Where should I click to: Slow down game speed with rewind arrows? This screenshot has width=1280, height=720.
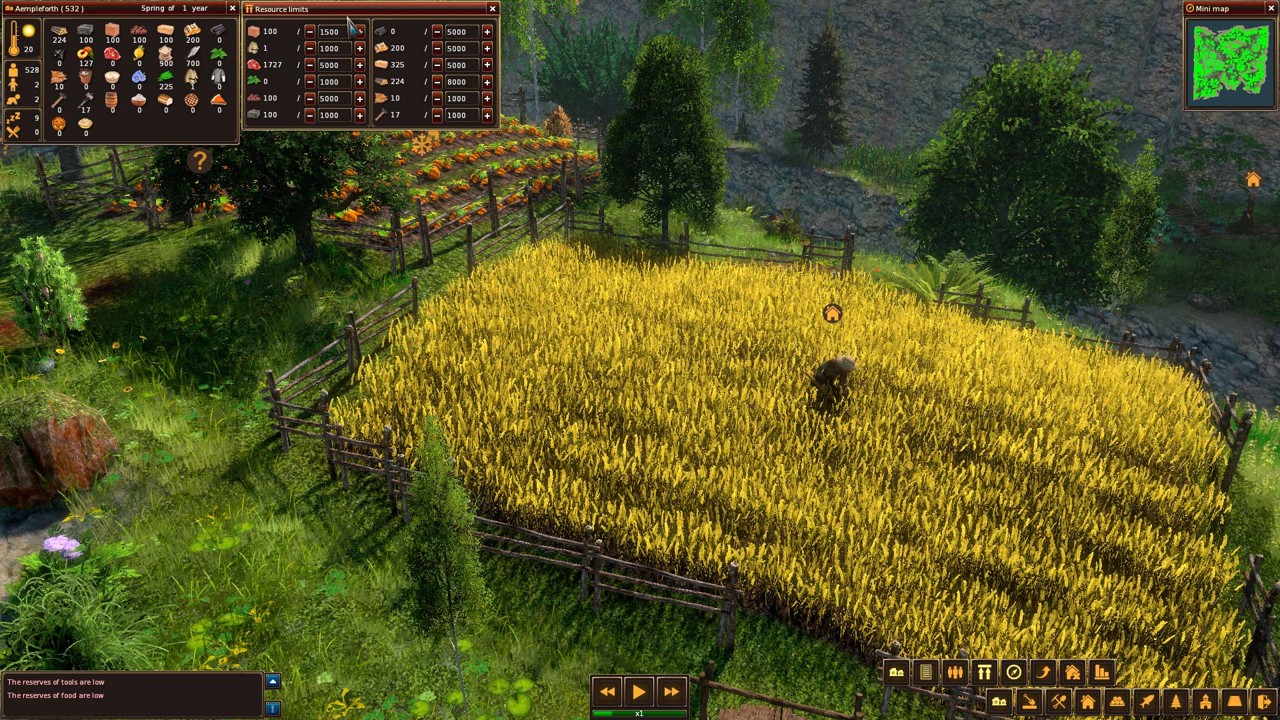click(607, 691)
